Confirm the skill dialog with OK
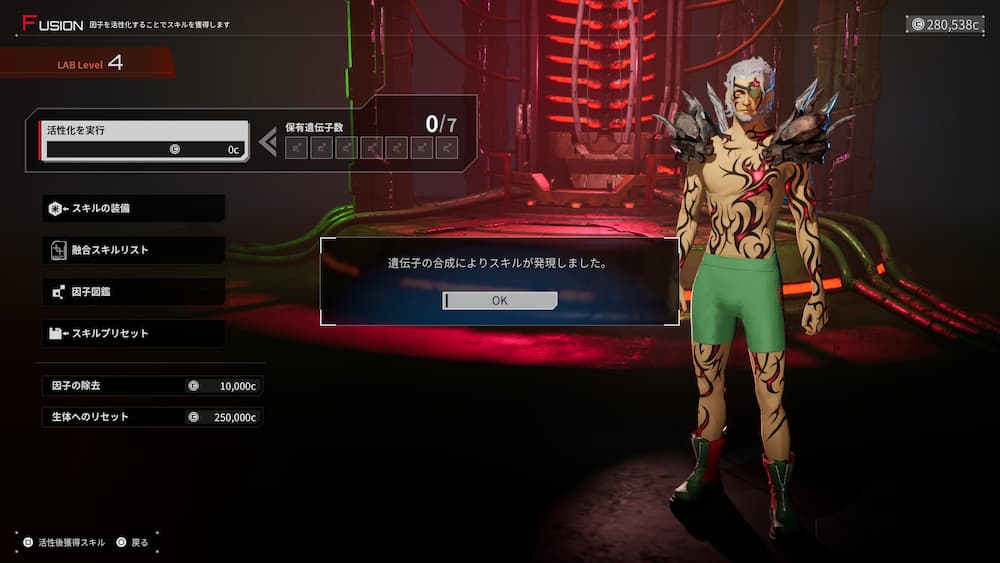 coord(500,300)
